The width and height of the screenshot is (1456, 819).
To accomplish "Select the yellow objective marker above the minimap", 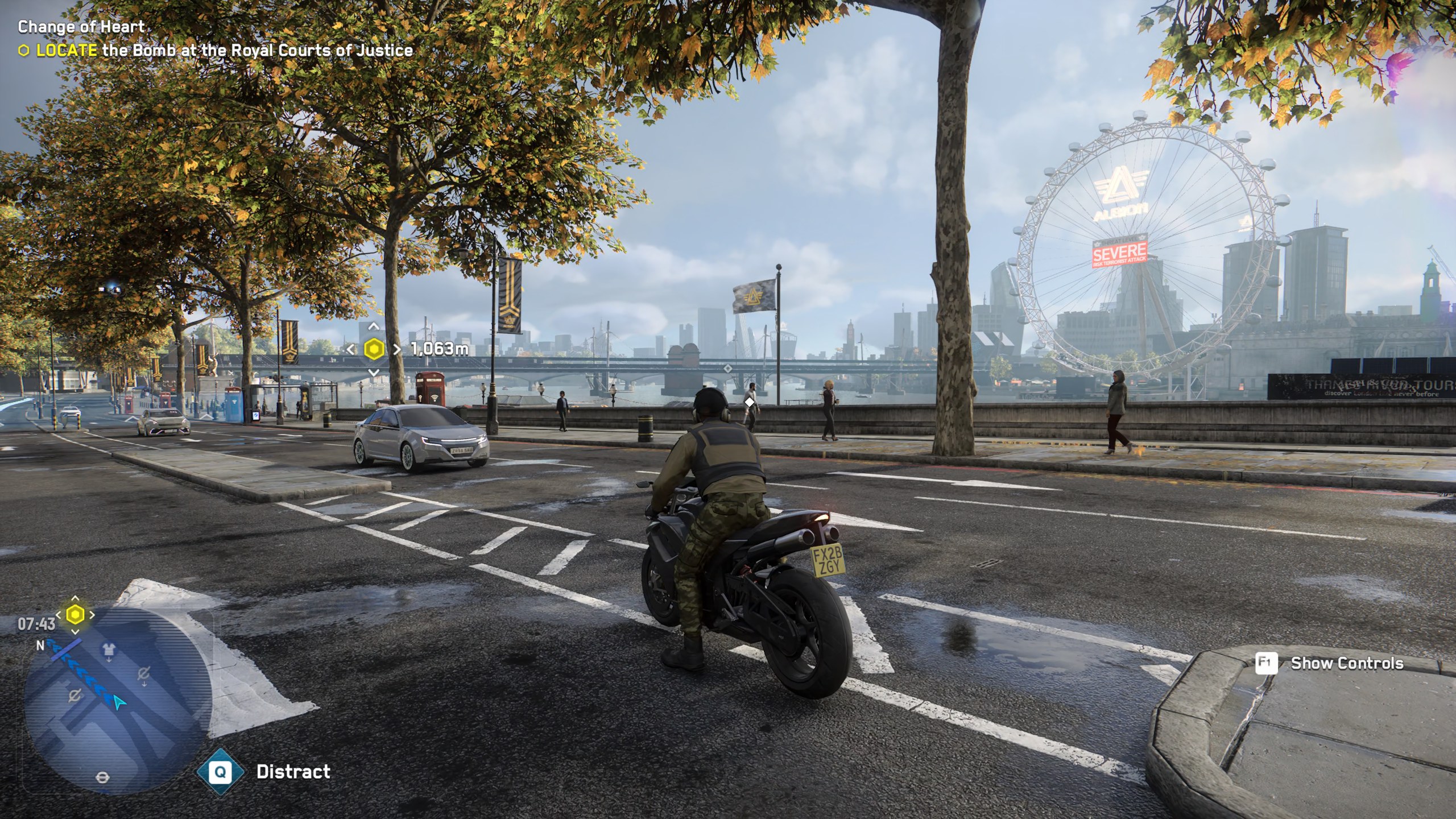I will [x=75, y=615].
